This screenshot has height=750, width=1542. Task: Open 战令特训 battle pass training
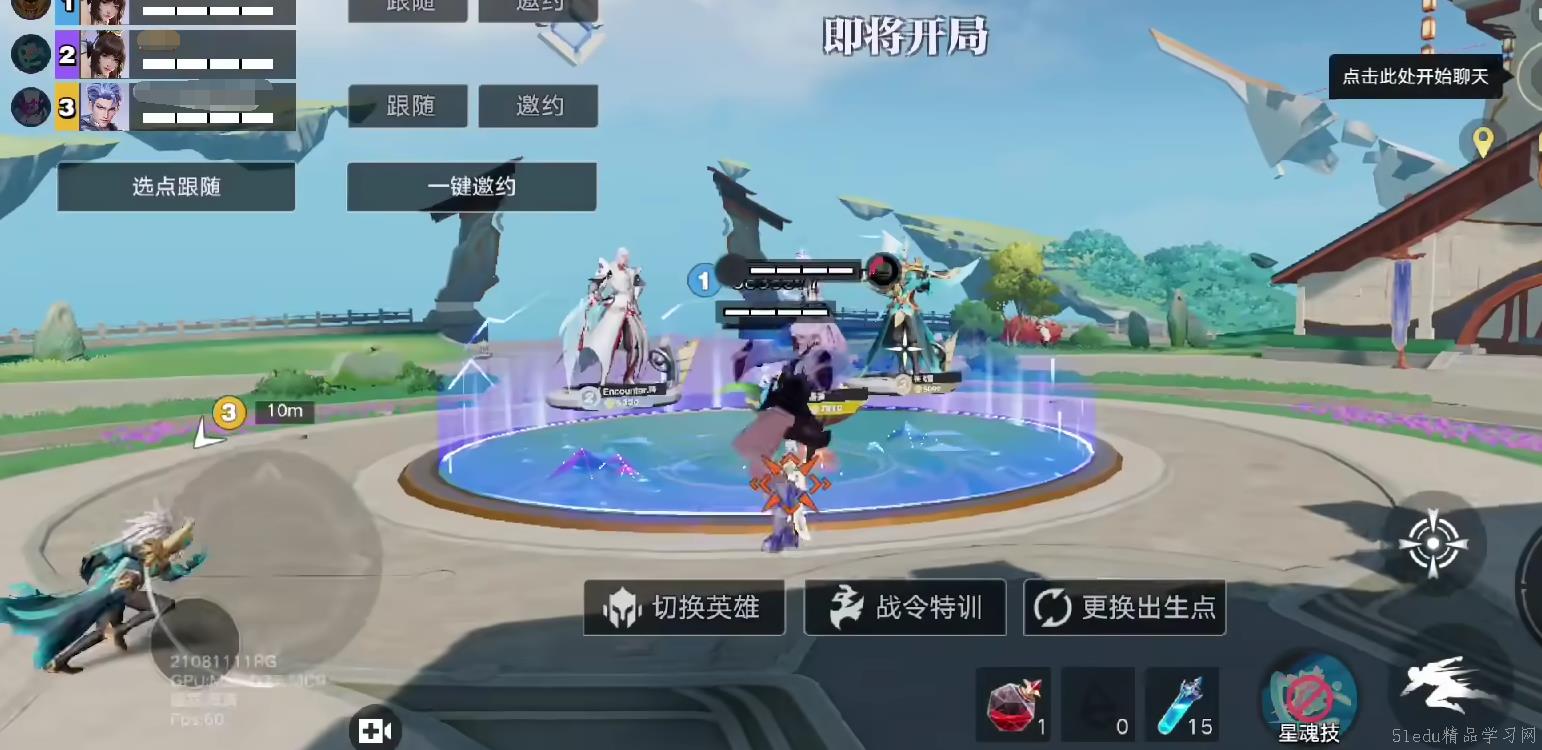(904, 607)
